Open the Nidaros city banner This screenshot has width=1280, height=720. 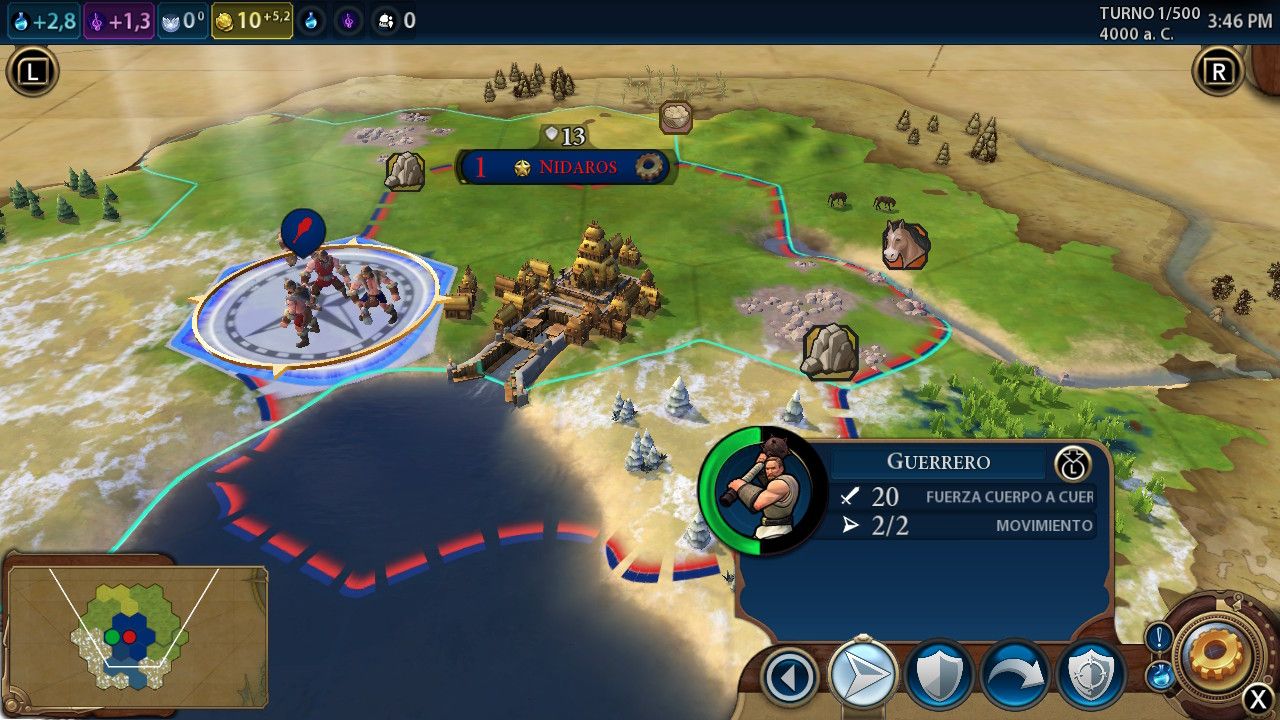[566, 167]
